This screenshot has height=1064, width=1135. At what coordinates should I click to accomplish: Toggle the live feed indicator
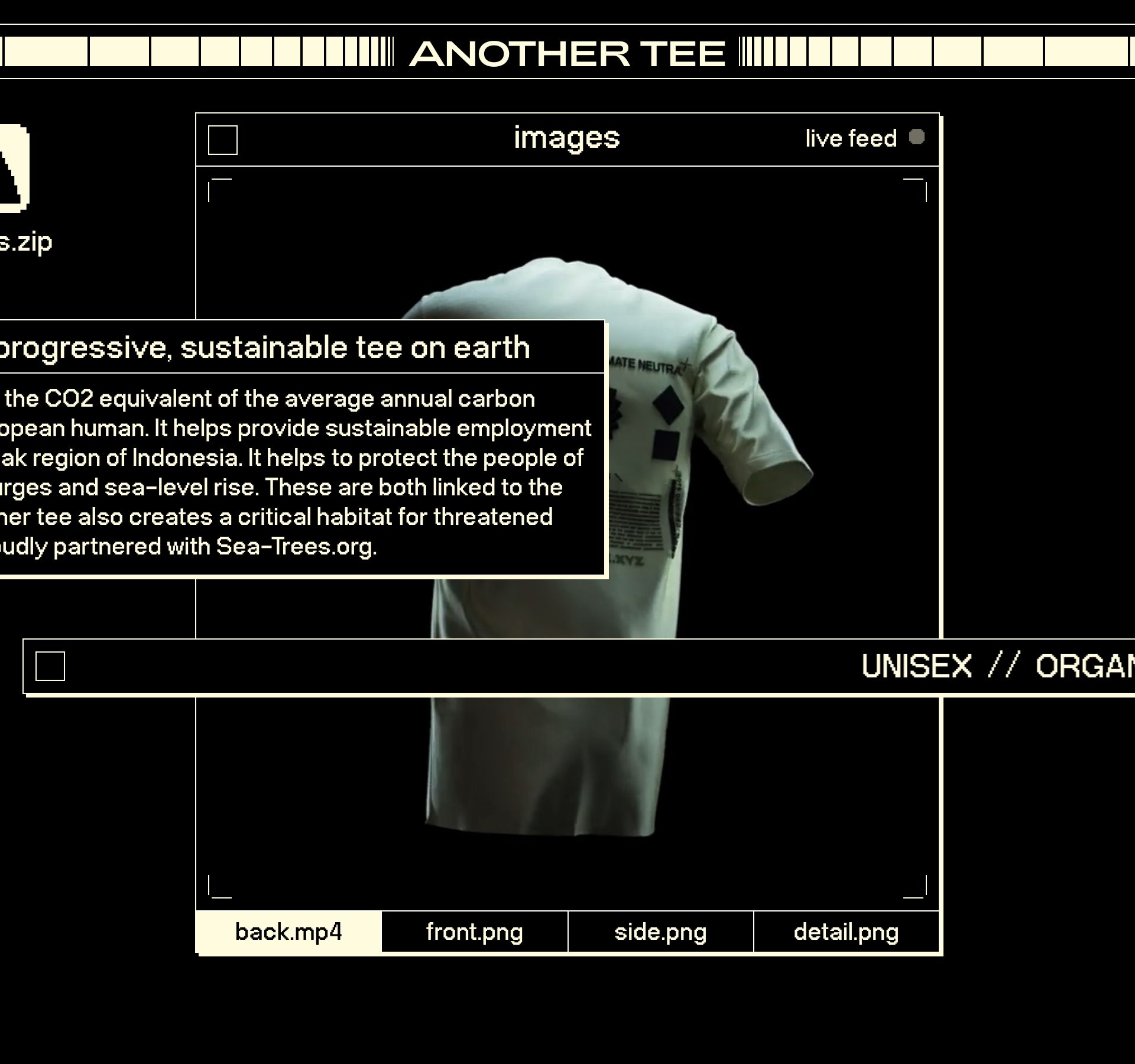pyautogui.click(x=916, y=137)
